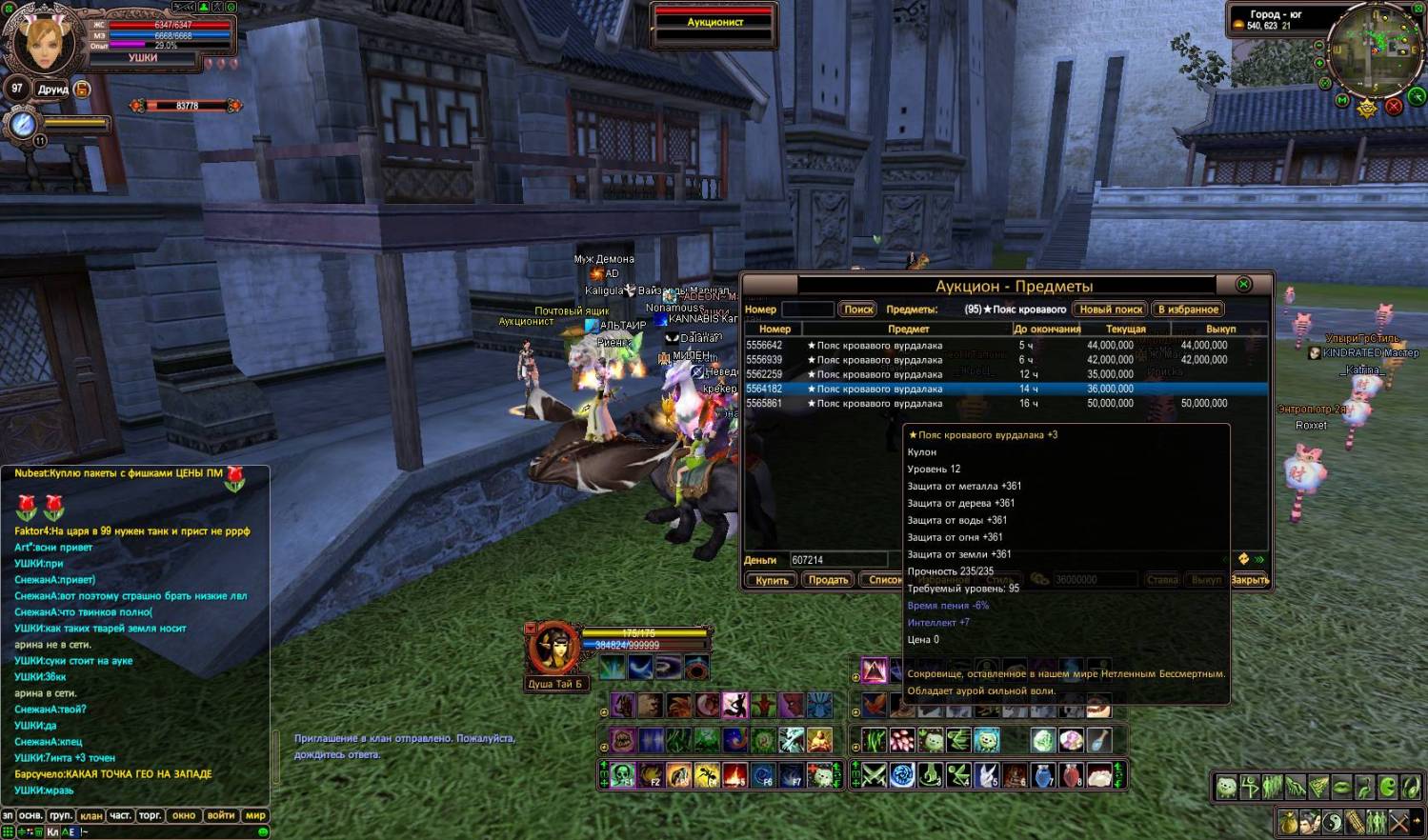Open the мир world chat channel
This screenshot has width=1428, height=840.
coord(255,816)
